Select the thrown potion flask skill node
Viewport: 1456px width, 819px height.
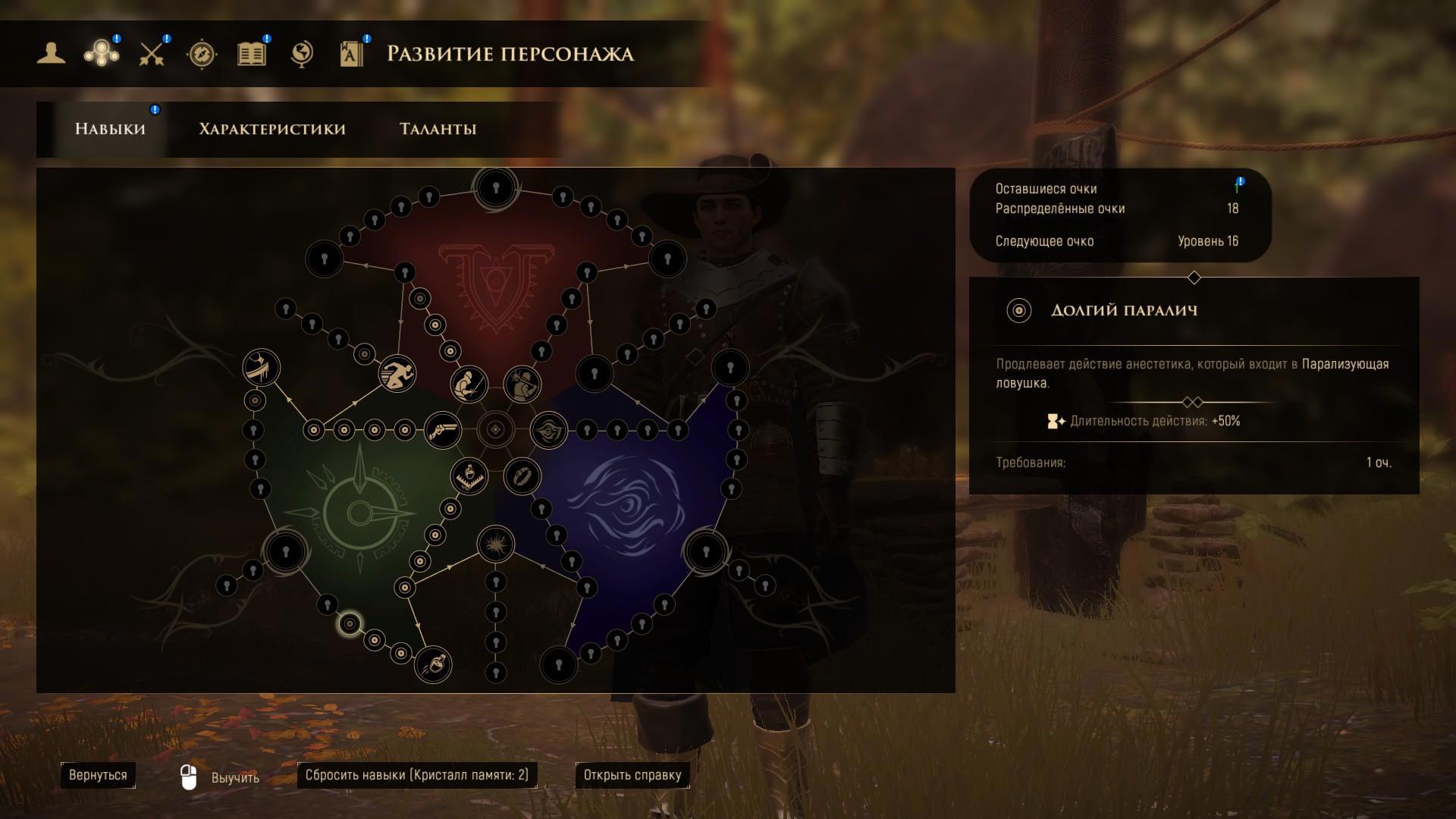click(433, 665)
